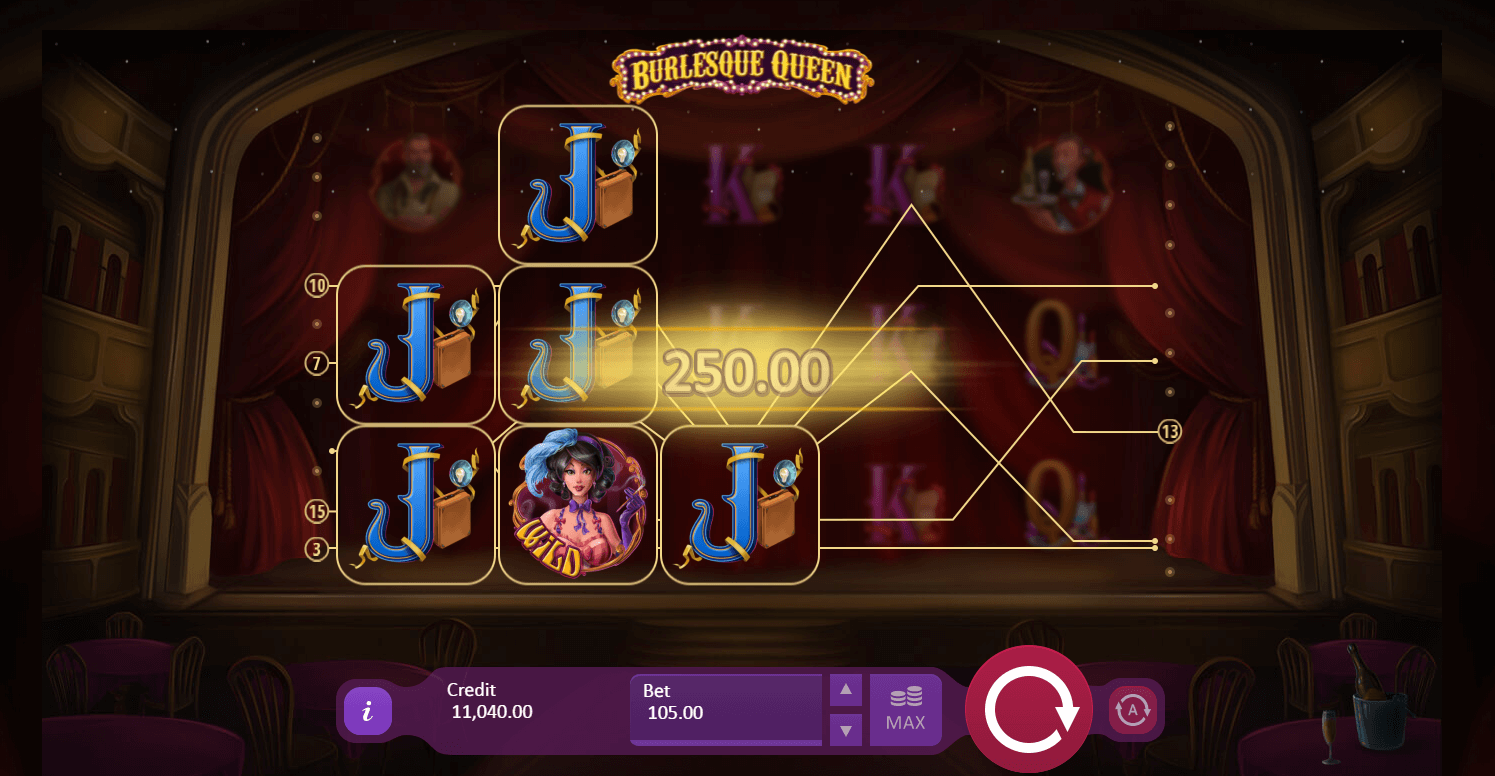
Task: Spin the reels with the round button
Action: click(1031, 710)
